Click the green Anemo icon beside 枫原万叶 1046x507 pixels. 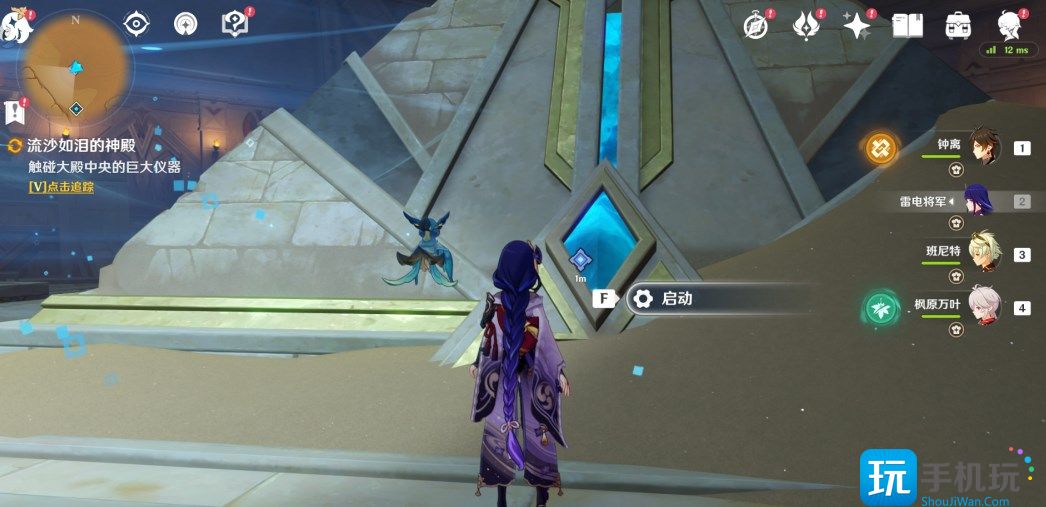879,307
